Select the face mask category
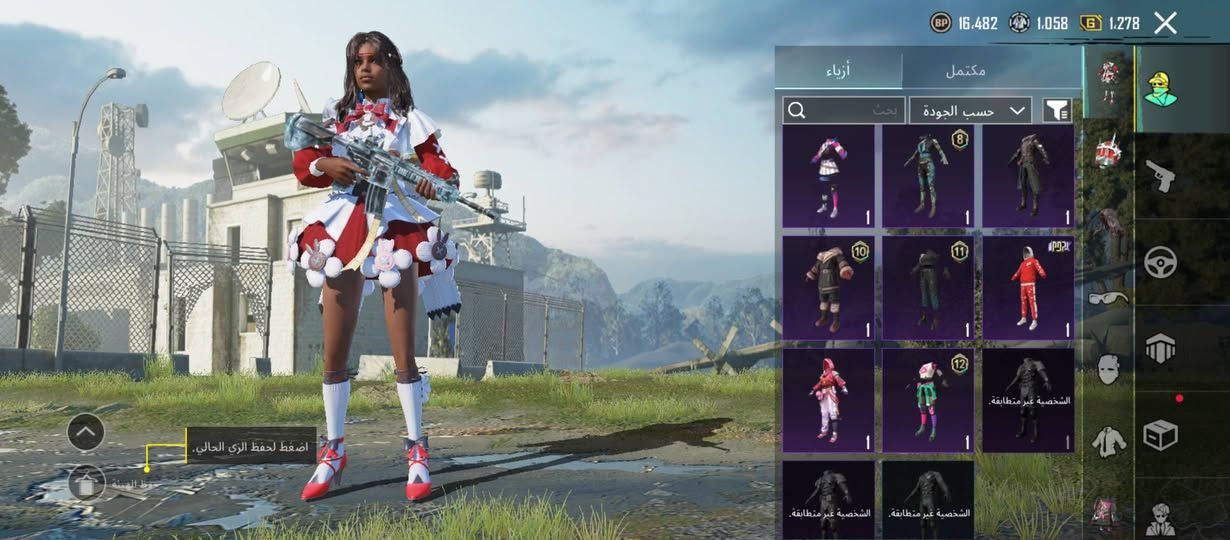This screenshot has width=1230, height=540. click(x=1108, y=368)
